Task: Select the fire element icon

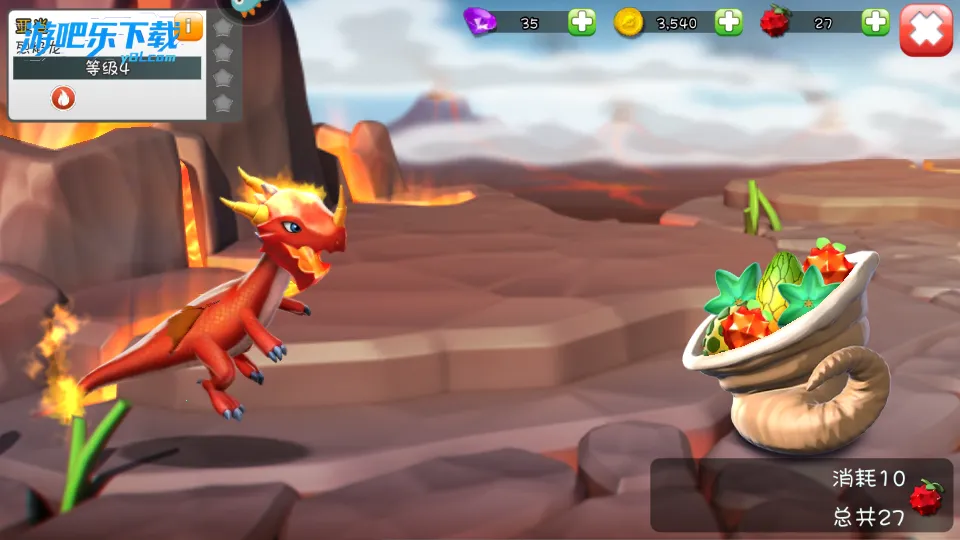Action: 63,98
